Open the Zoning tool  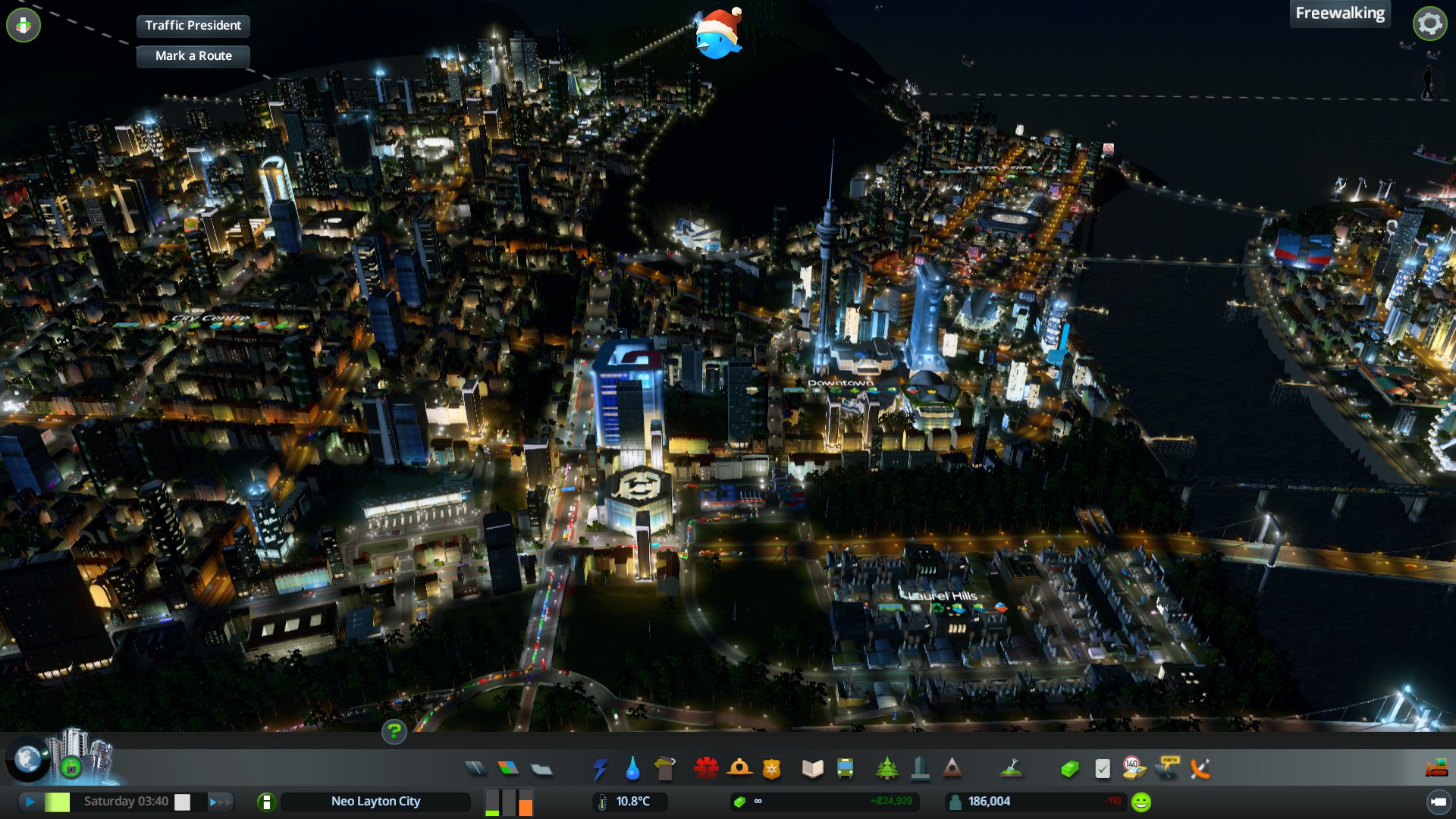508,769
